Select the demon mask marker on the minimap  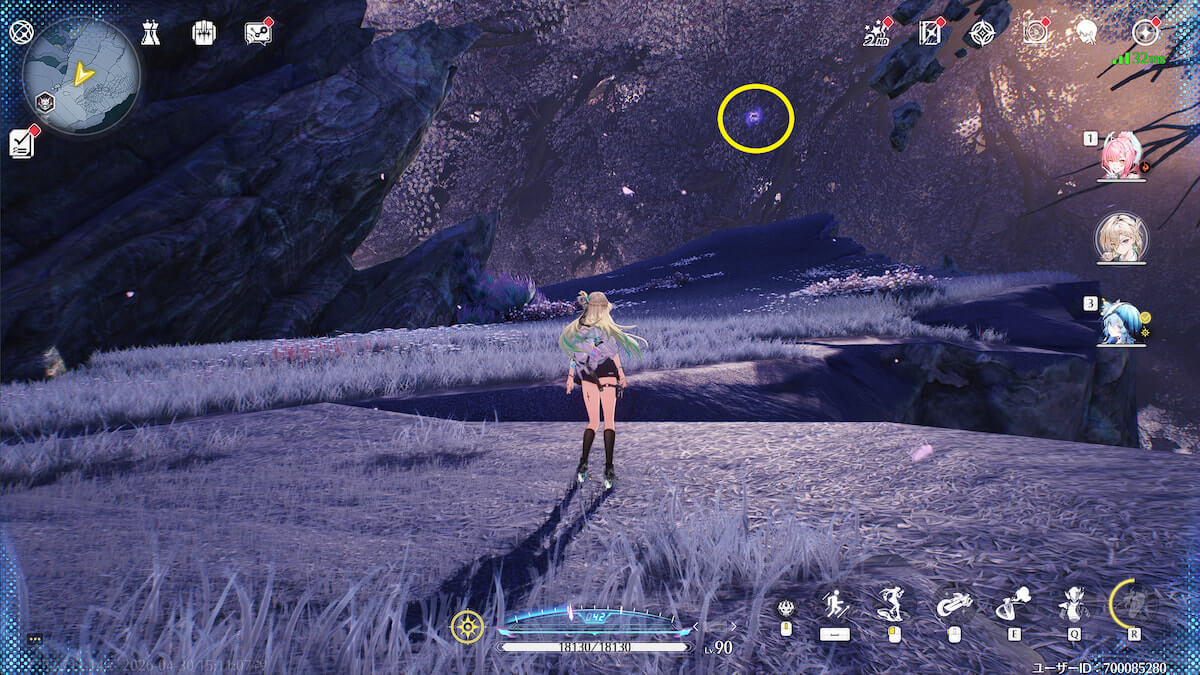(45, 101)
